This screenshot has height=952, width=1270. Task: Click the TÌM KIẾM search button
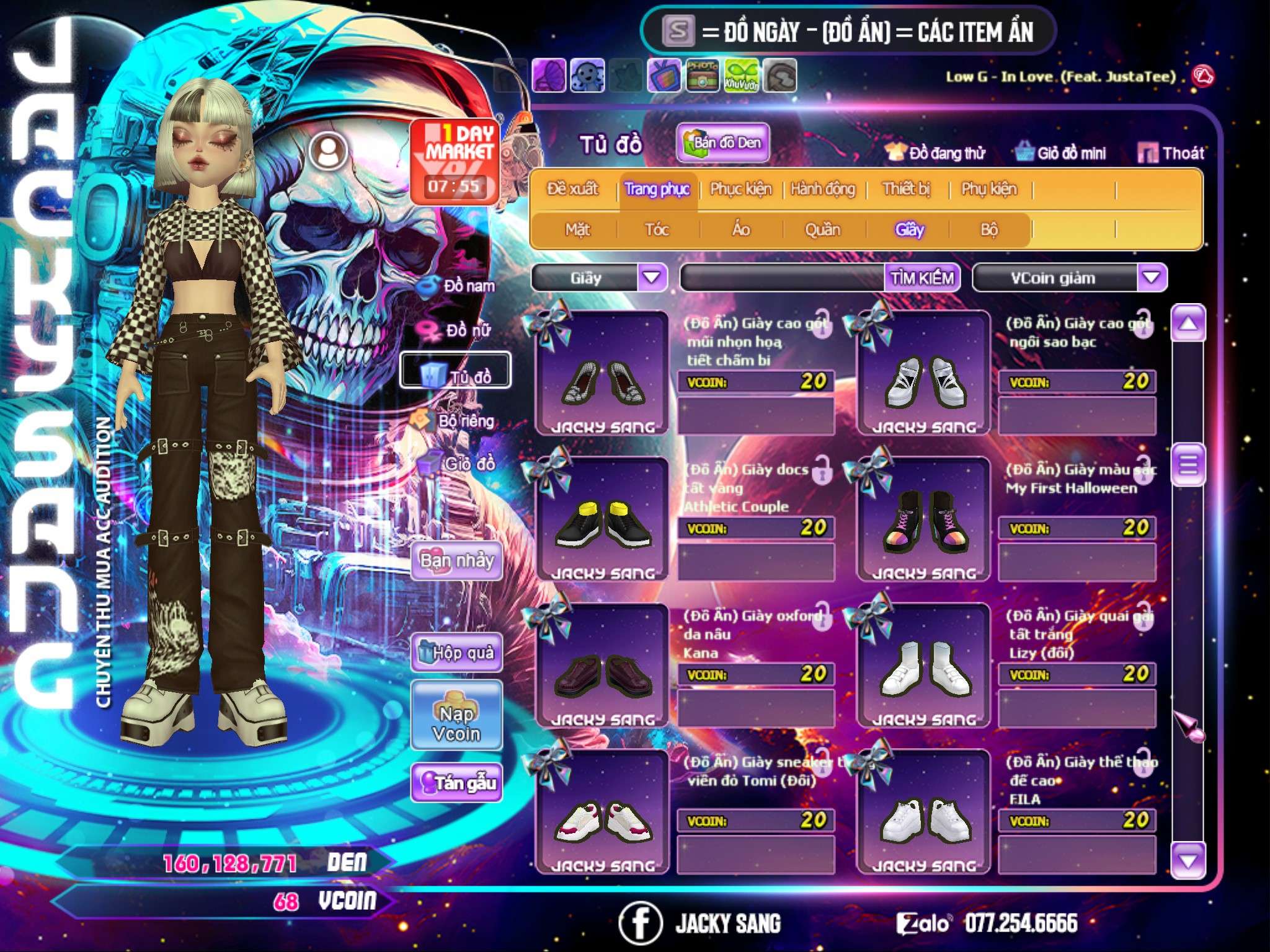tap(922, 278)
